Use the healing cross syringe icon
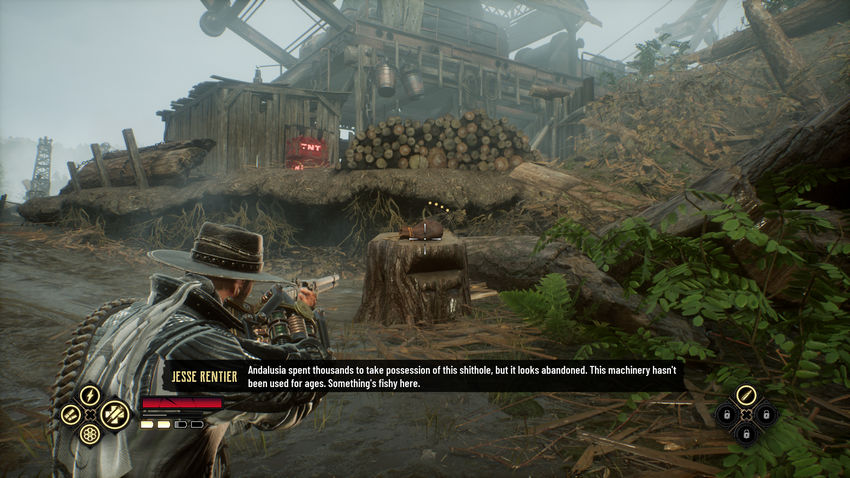Viewport: 850px width, 478px height. 113,413
